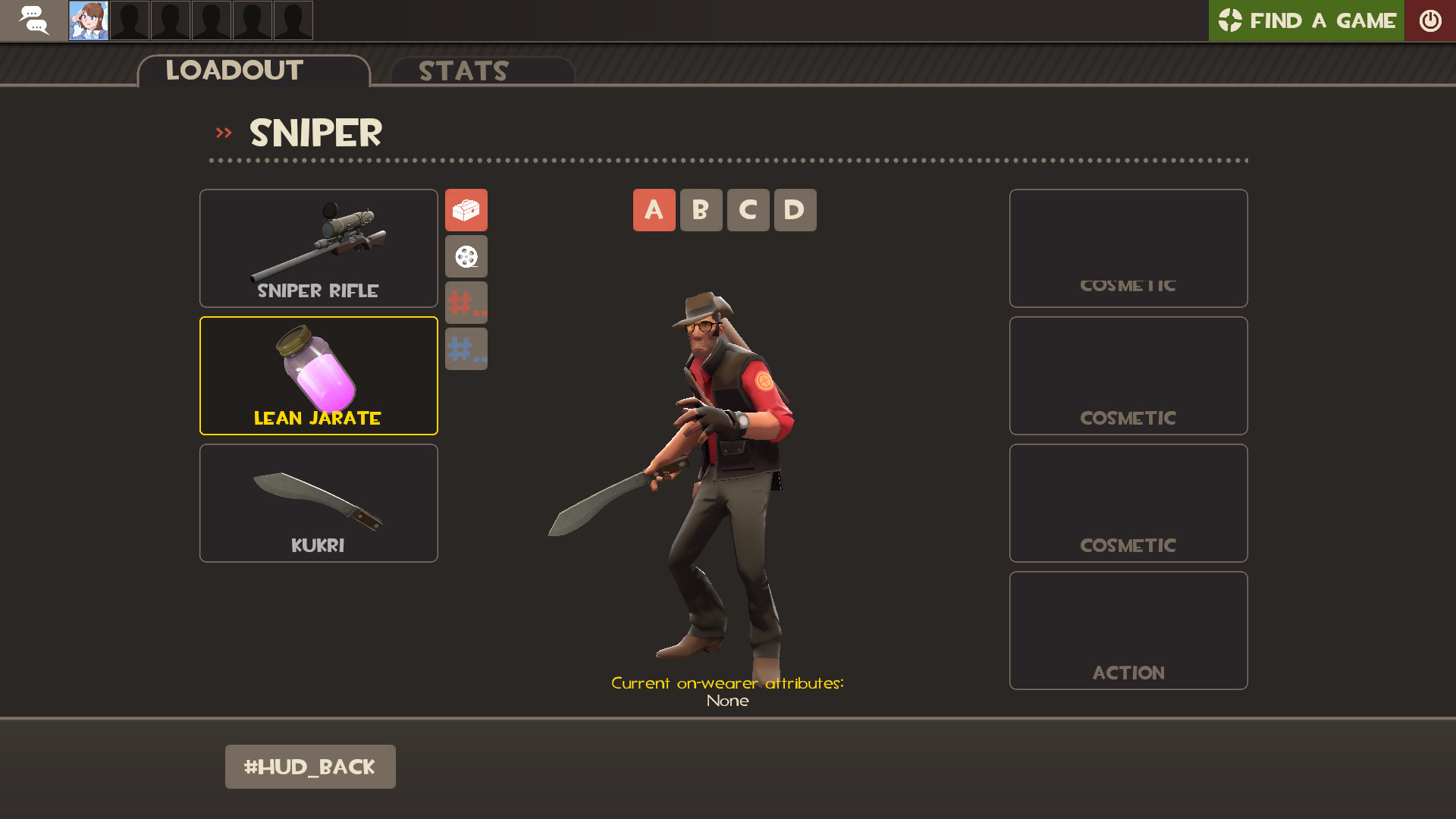
Task: Select the Sniper Rifle primary slot
Action: tap(318, 248)
